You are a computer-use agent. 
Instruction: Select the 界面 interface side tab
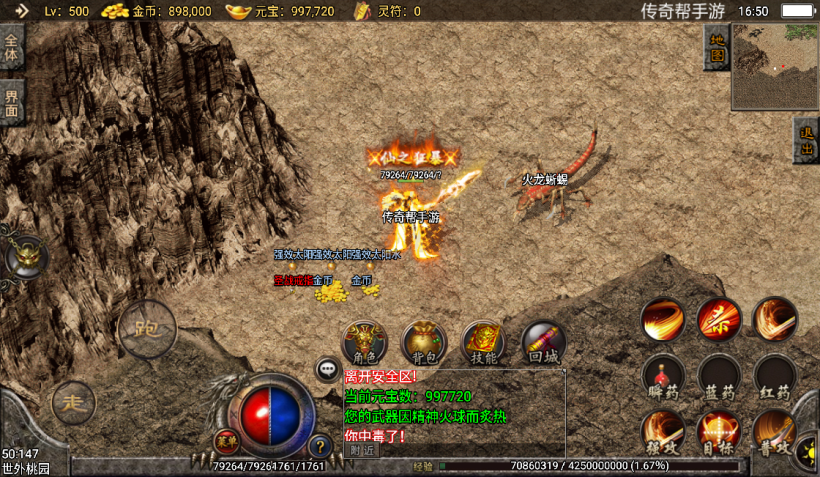12,101
